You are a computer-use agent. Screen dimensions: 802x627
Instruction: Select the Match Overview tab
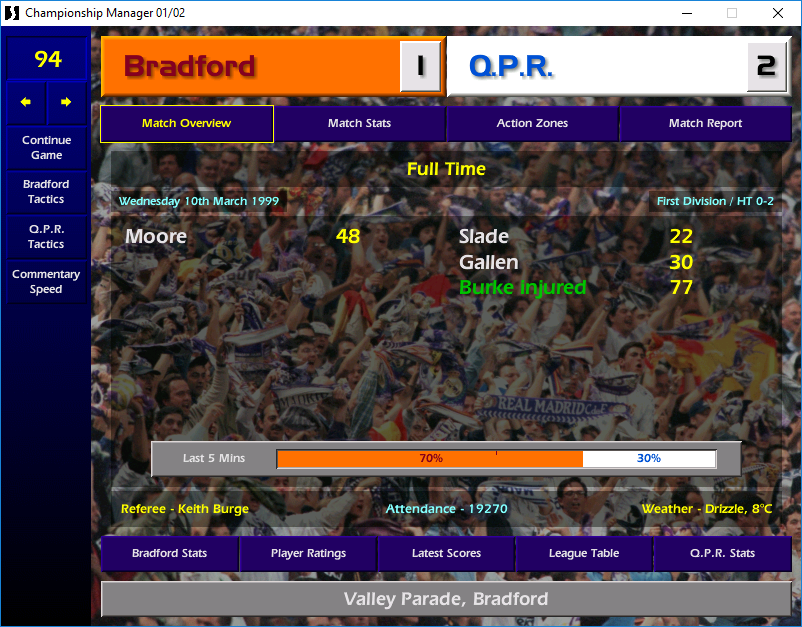pos(186,124)
